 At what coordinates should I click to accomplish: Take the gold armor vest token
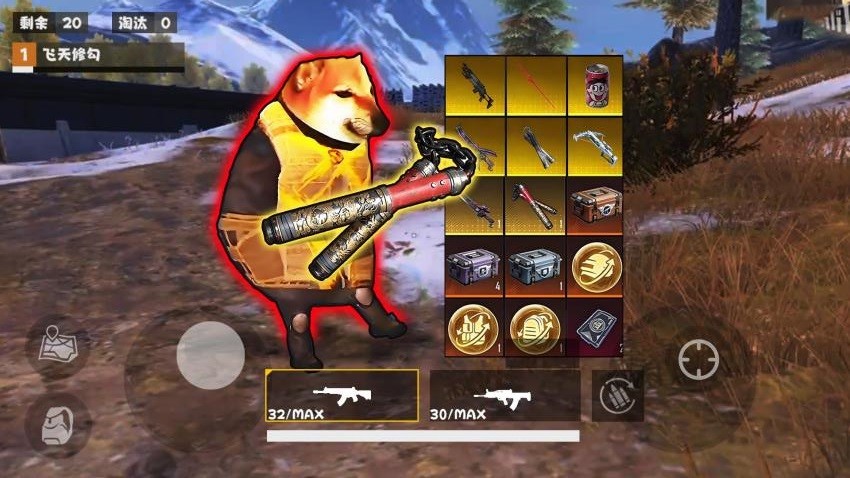pyautogui.click(x=475, y=327)
